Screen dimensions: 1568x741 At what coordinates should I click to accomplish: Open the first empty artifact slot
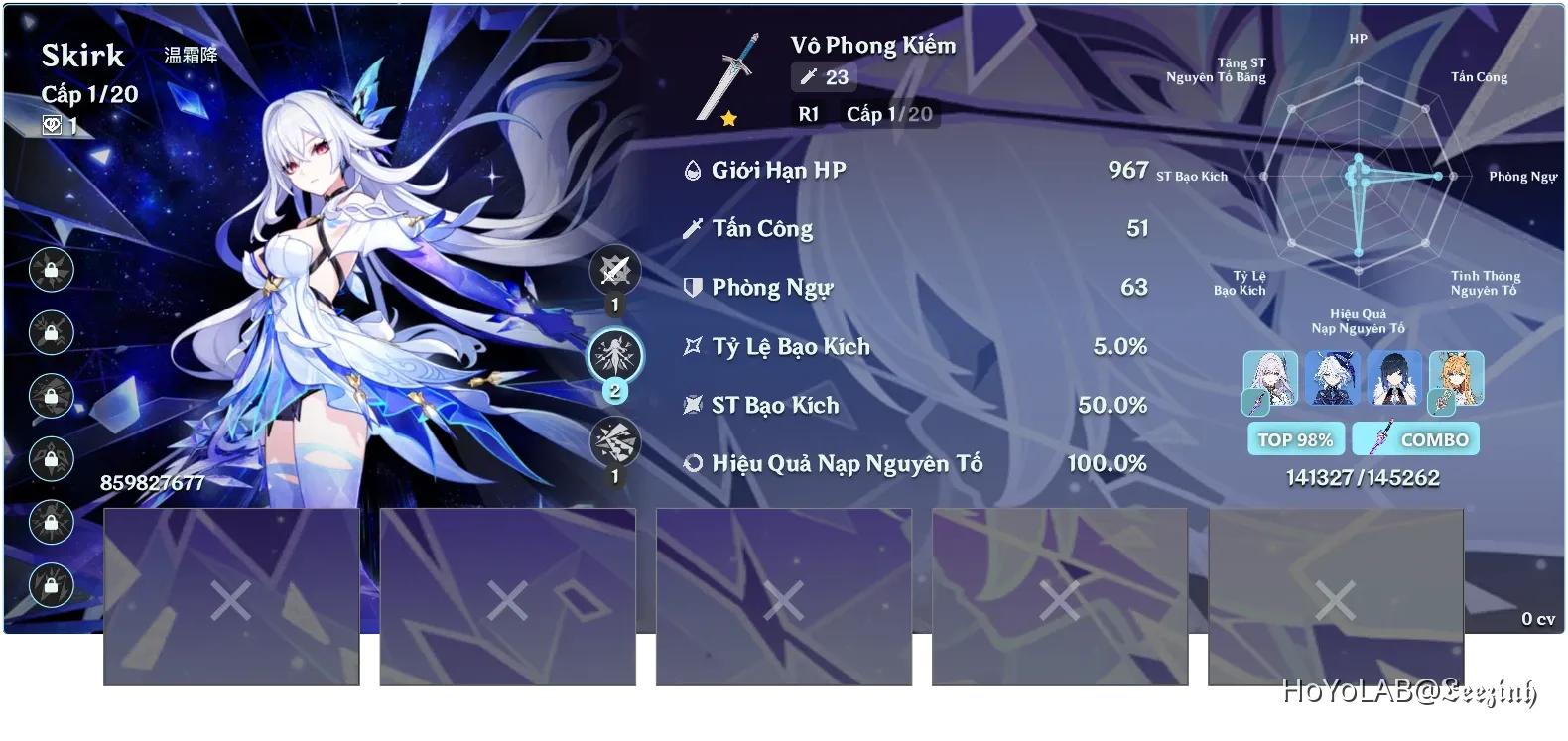pos(231,595)
